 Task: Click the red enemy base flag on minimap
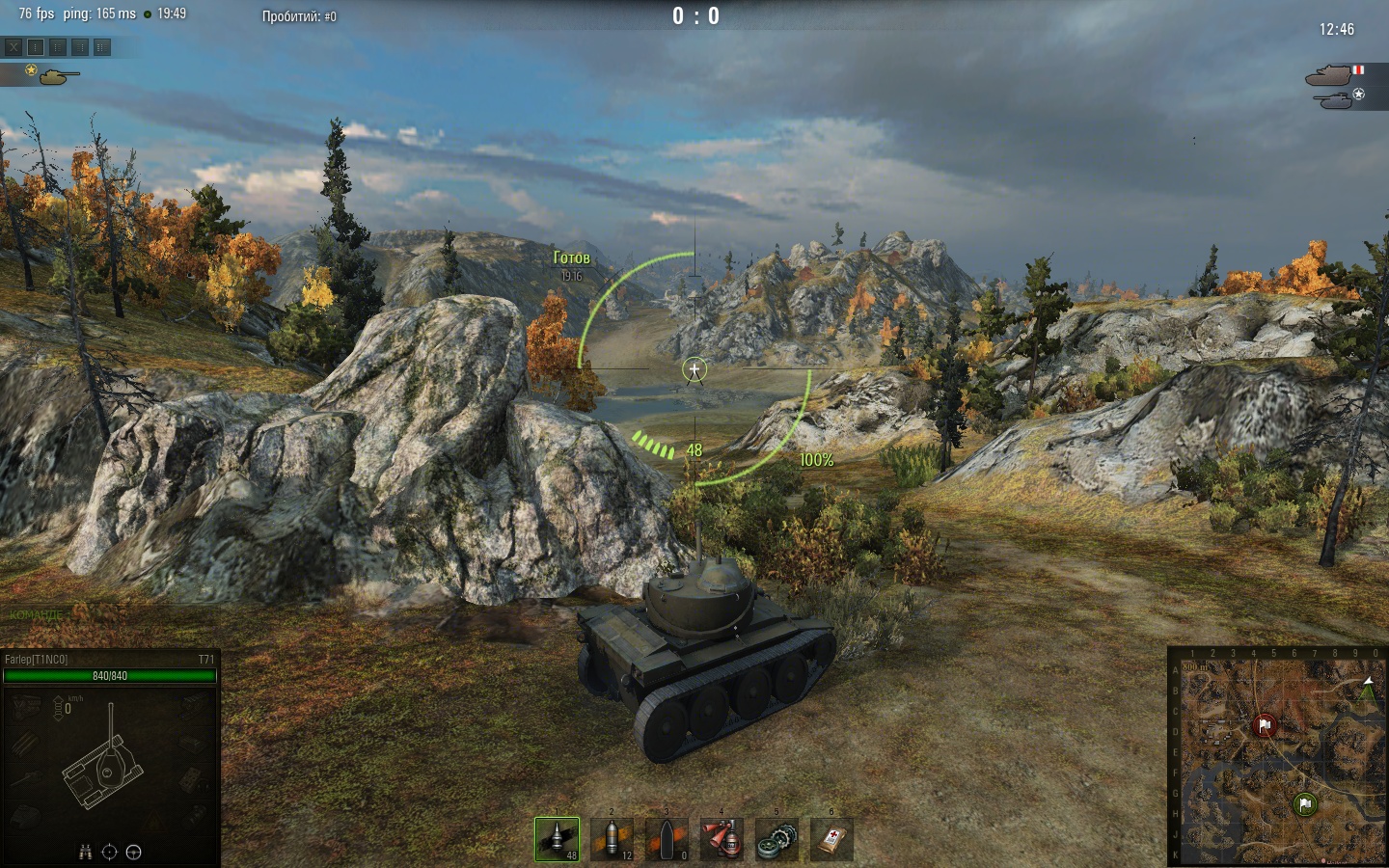click(1265, 725)
